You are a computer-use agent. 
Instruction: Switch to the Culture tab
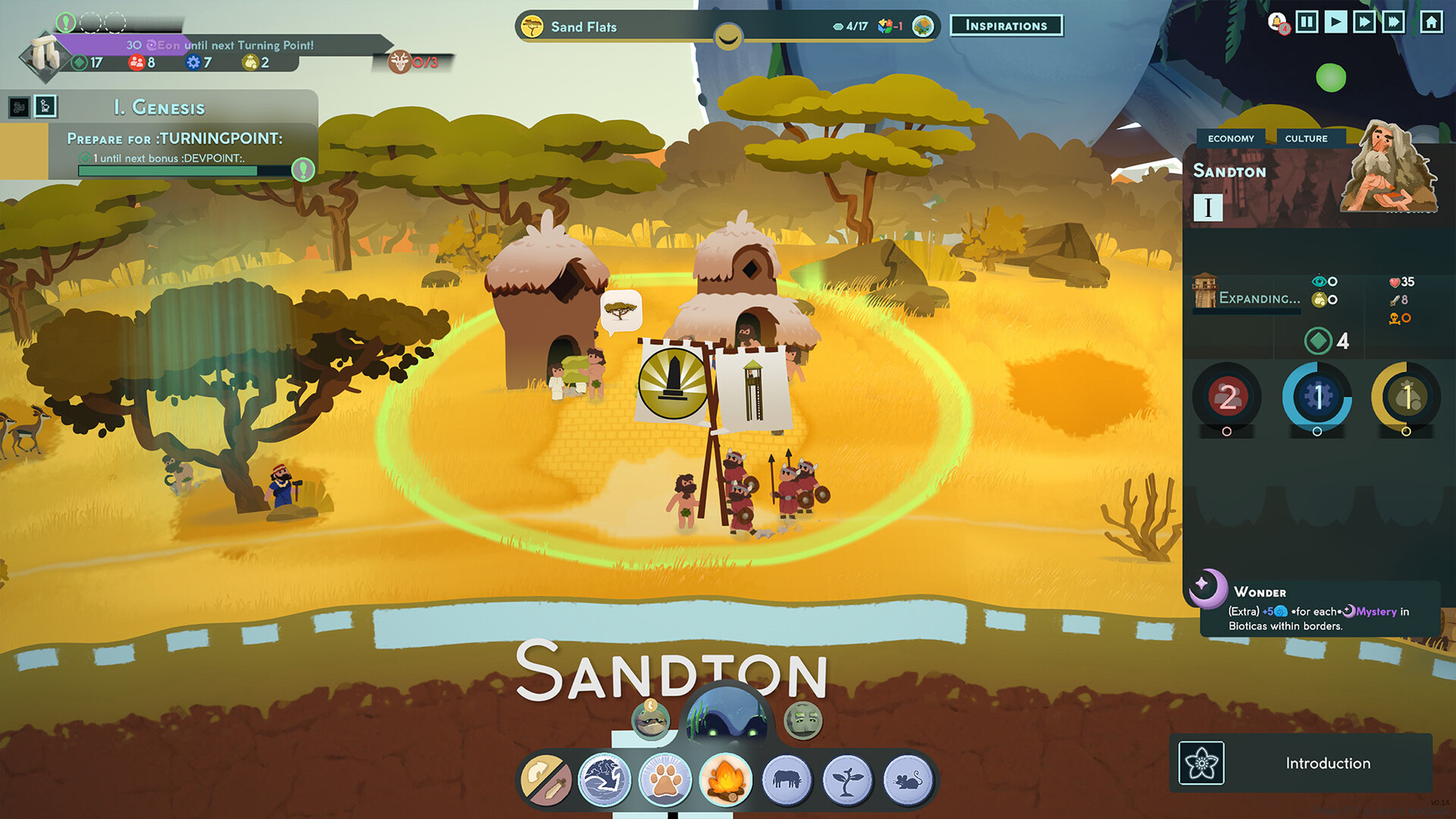point(1306,138)
